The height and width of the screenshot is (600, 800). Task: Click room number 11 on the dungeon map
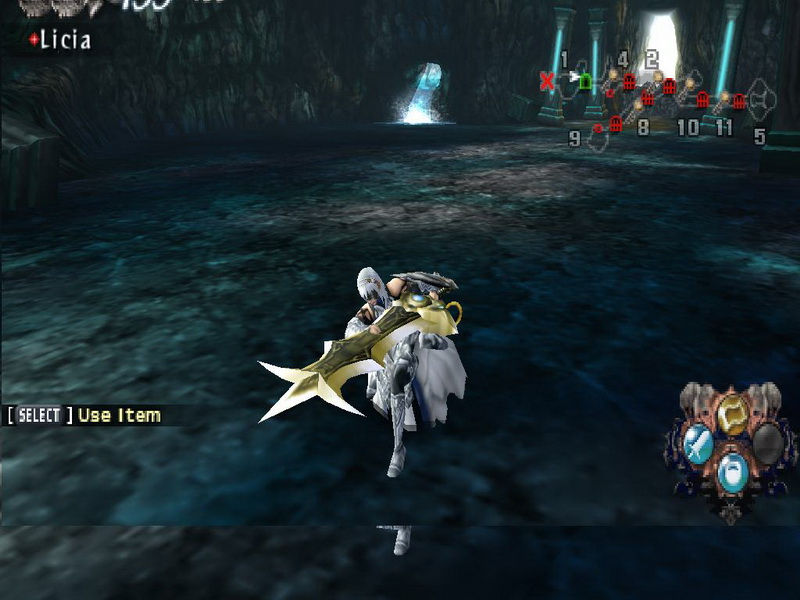[x=724, y=128]
